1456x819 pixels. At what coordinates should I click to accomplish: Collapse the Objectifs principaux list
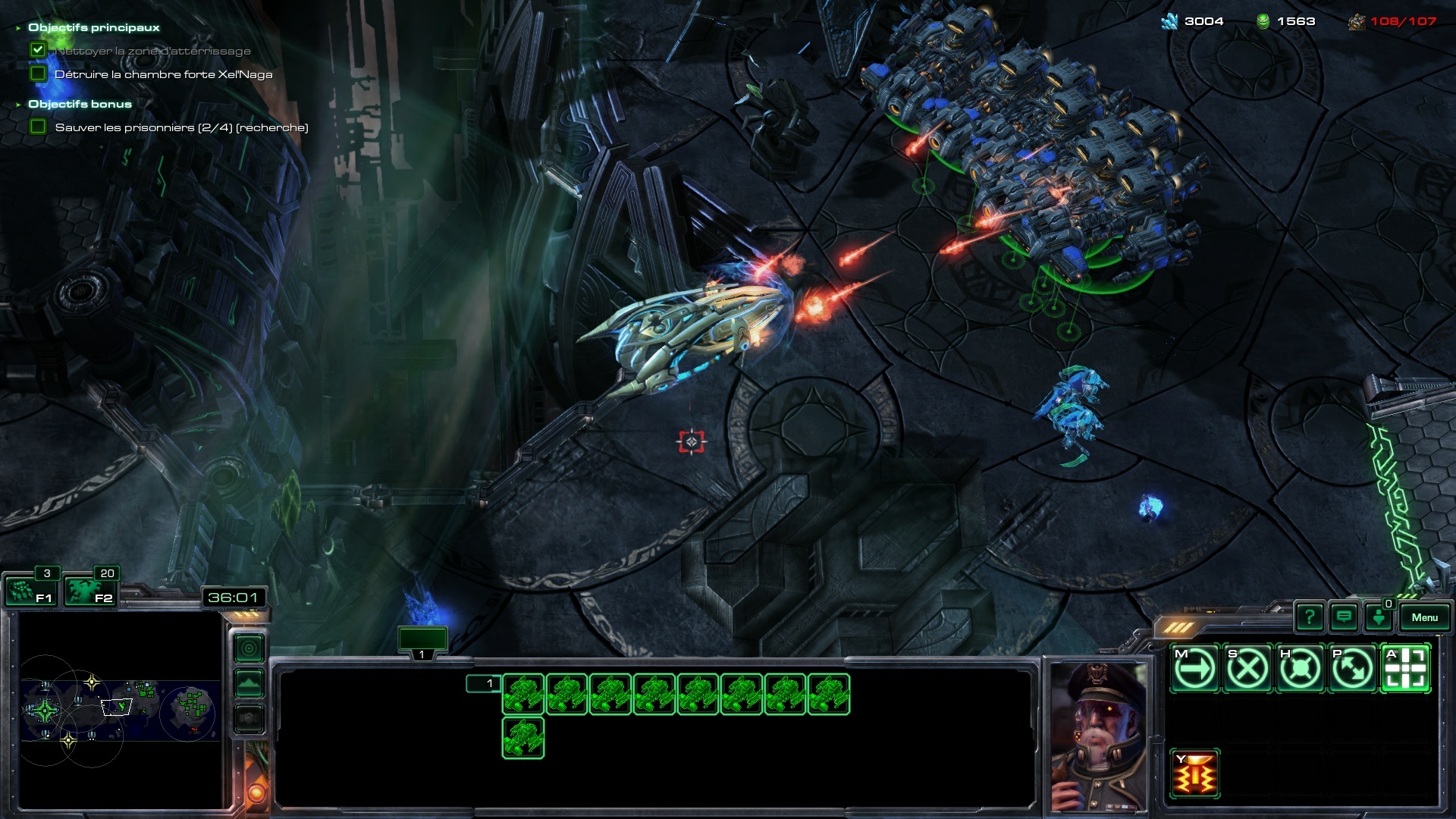click(18, 28)
